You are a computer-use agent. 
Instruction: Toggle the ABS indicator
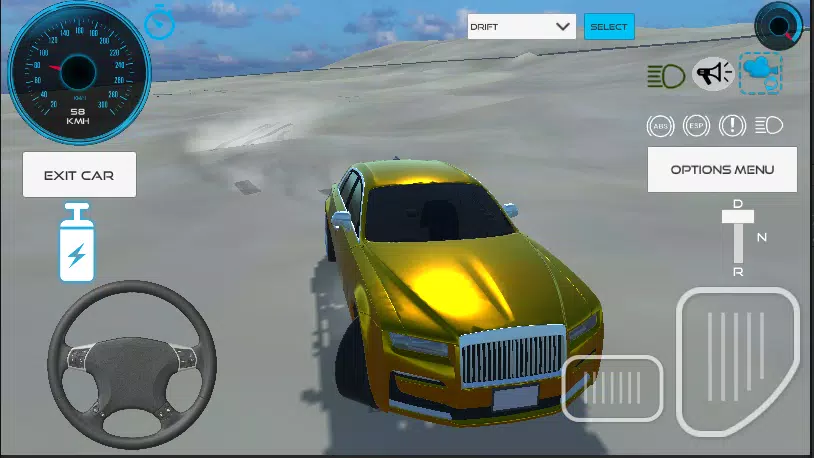coord(660,125)
